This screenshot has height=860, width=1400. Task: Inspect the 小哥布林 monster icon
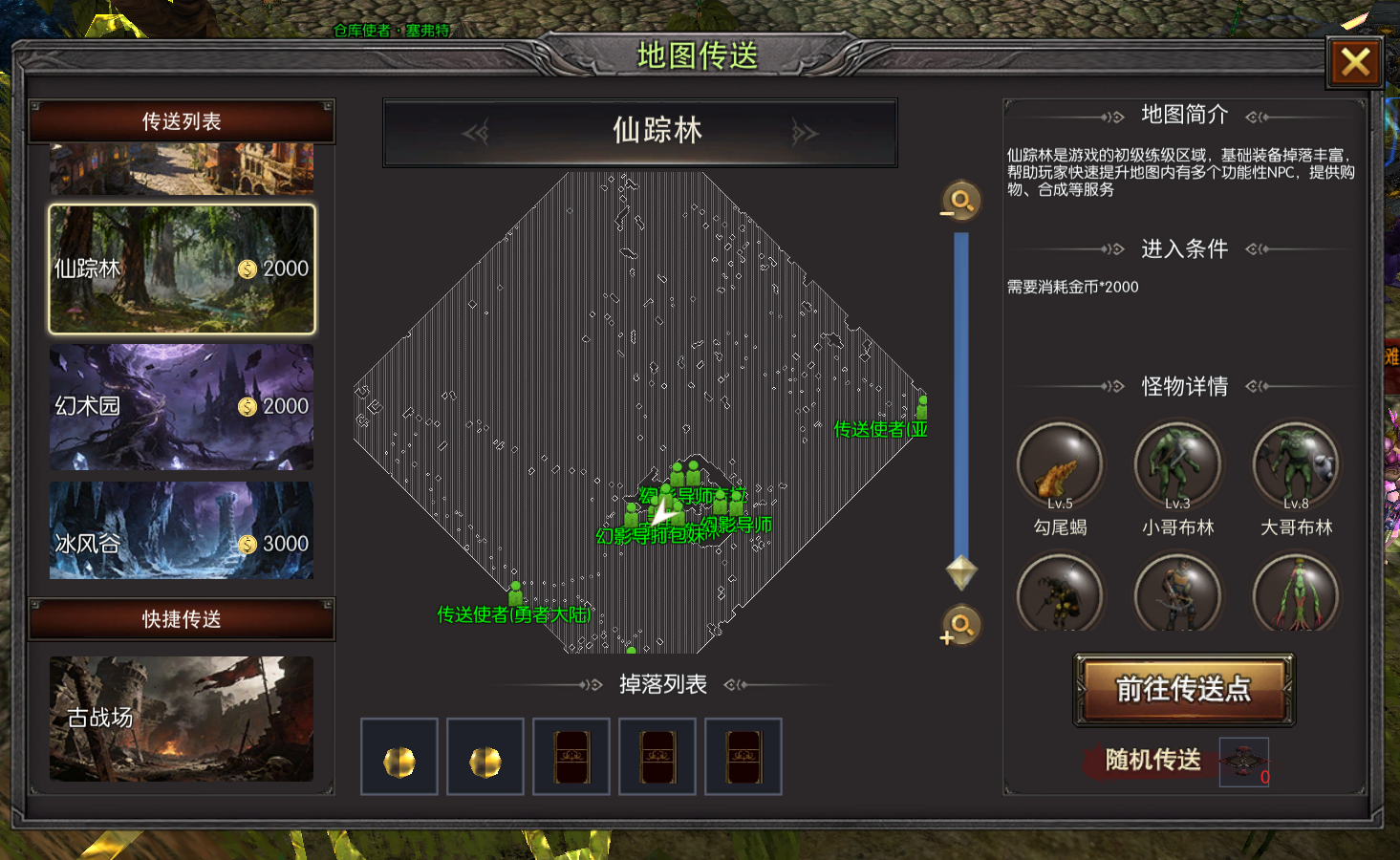pyautogui.click(x=1177, y=466)
